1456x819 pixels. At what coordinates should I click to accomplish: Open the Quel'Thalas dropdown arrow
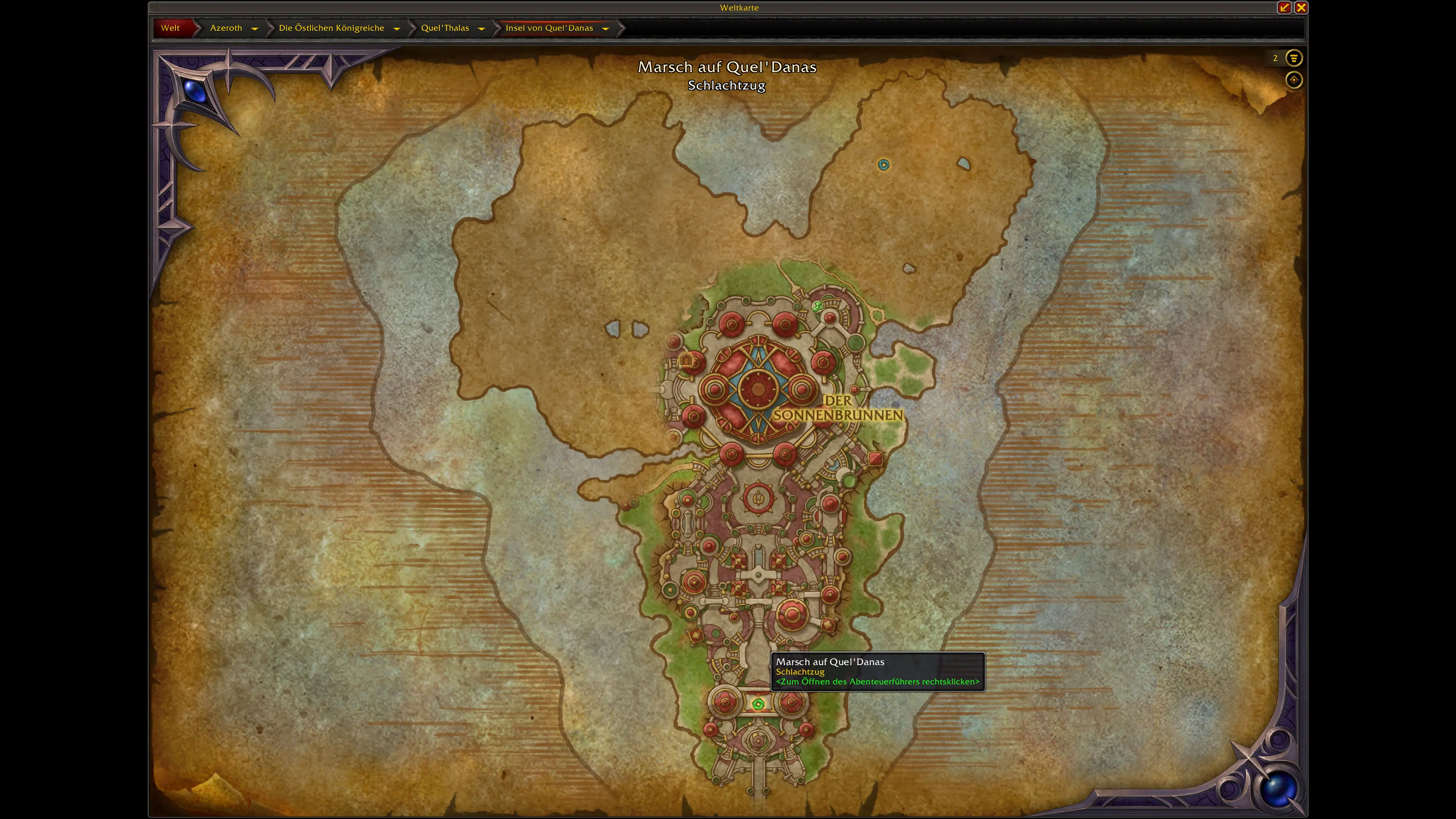(x=482, y=28)
